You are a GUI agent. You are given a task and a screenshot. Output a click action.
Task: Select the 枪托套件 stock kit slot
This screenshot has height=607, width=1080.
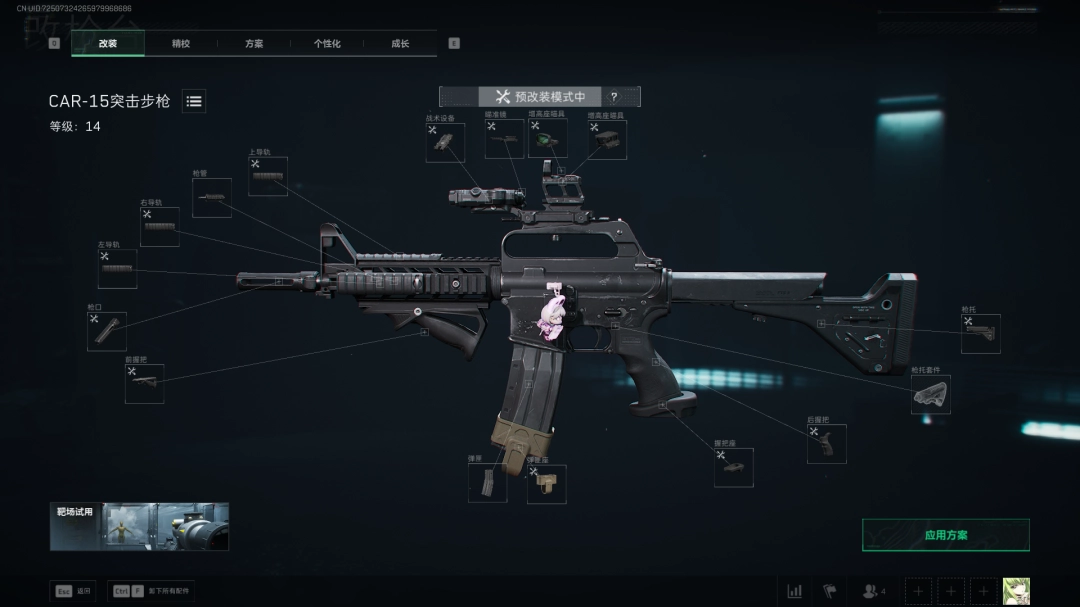(x=930, y=395)
